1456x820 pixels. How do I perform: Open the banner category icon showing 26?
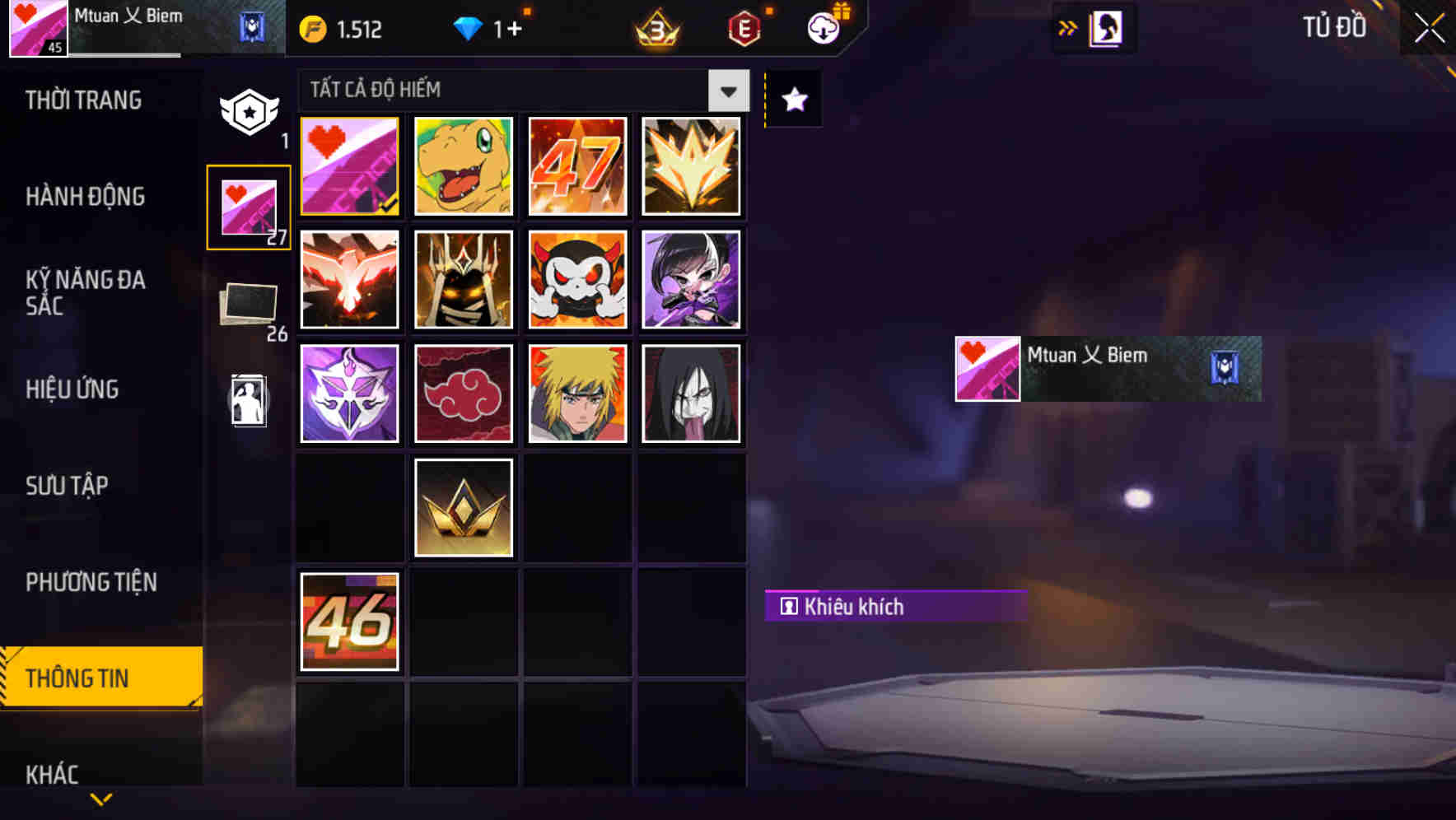tap(248, 305)
